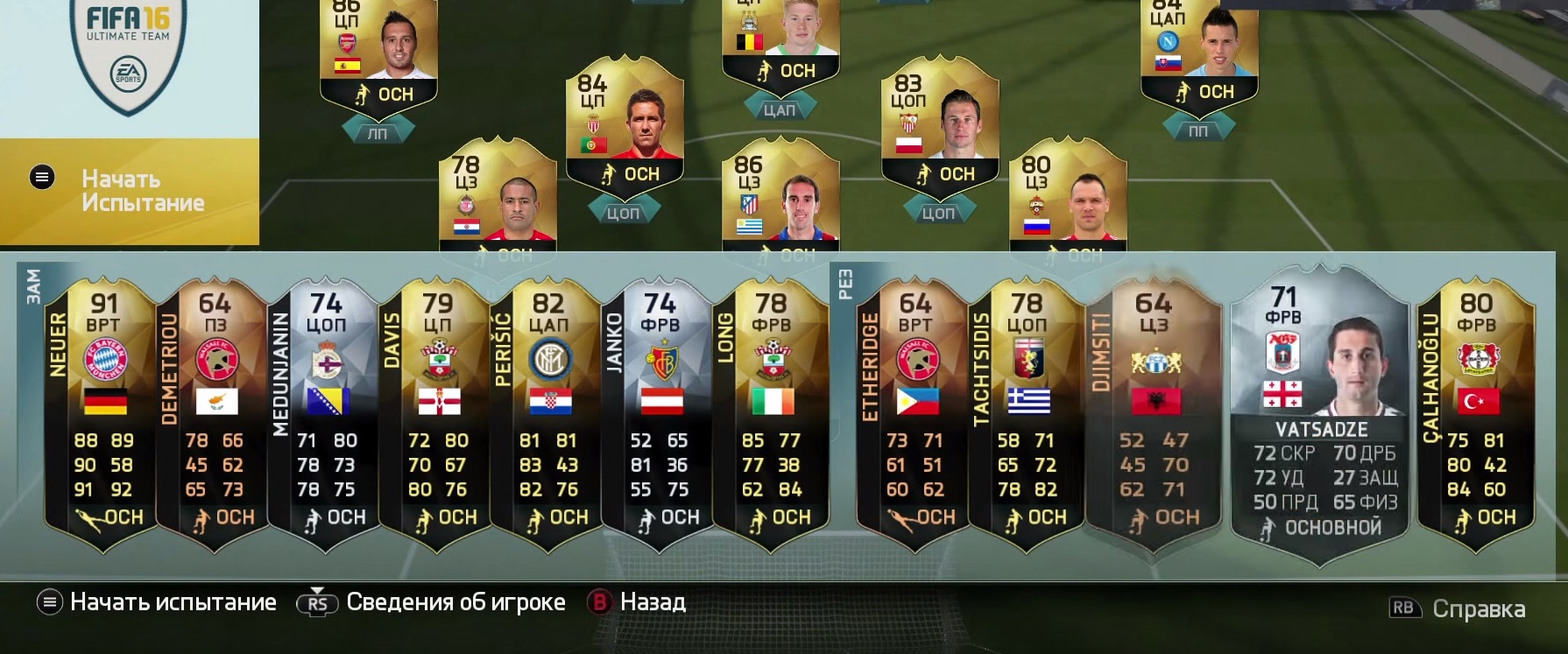Choose the Perišić Inter card
This screenshot has height=654, width=1568.
[548, 411]
